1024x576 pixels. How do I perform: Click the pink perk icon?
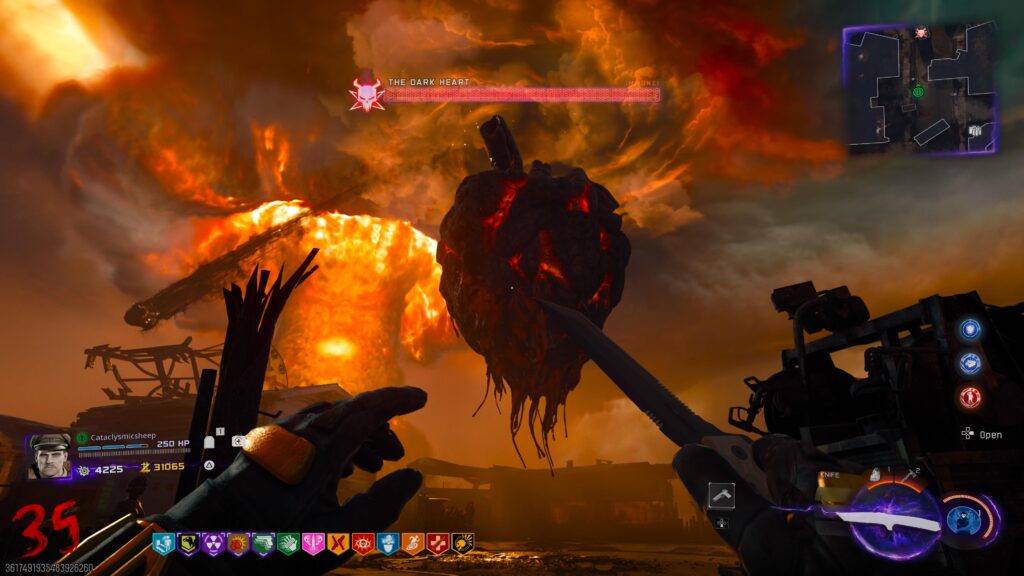pos(313,544)
